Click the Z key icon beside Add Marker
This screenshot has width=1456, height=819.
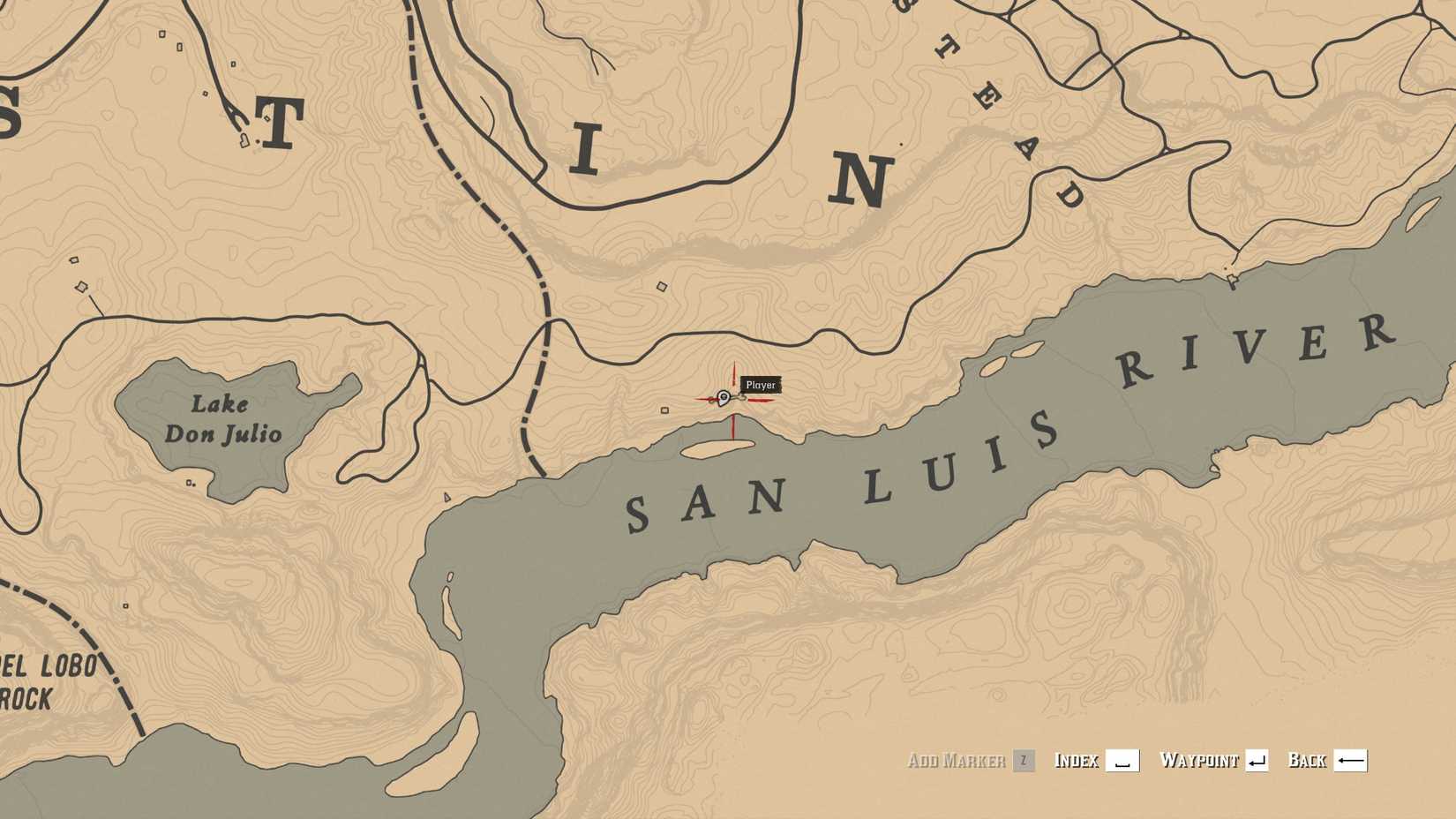point(1024,760)
